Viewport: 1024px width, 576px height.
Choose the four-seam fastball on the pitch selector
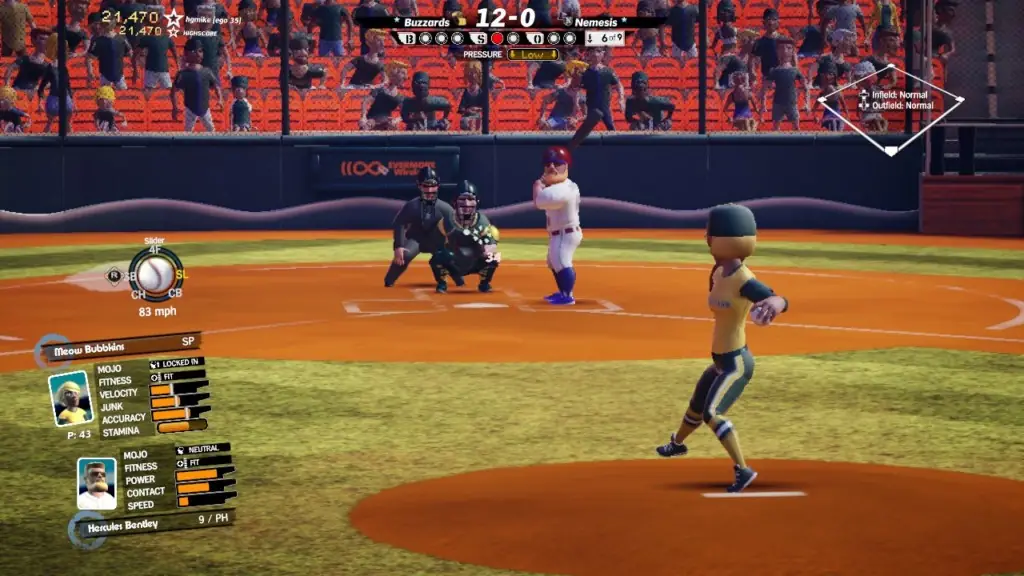156,251
